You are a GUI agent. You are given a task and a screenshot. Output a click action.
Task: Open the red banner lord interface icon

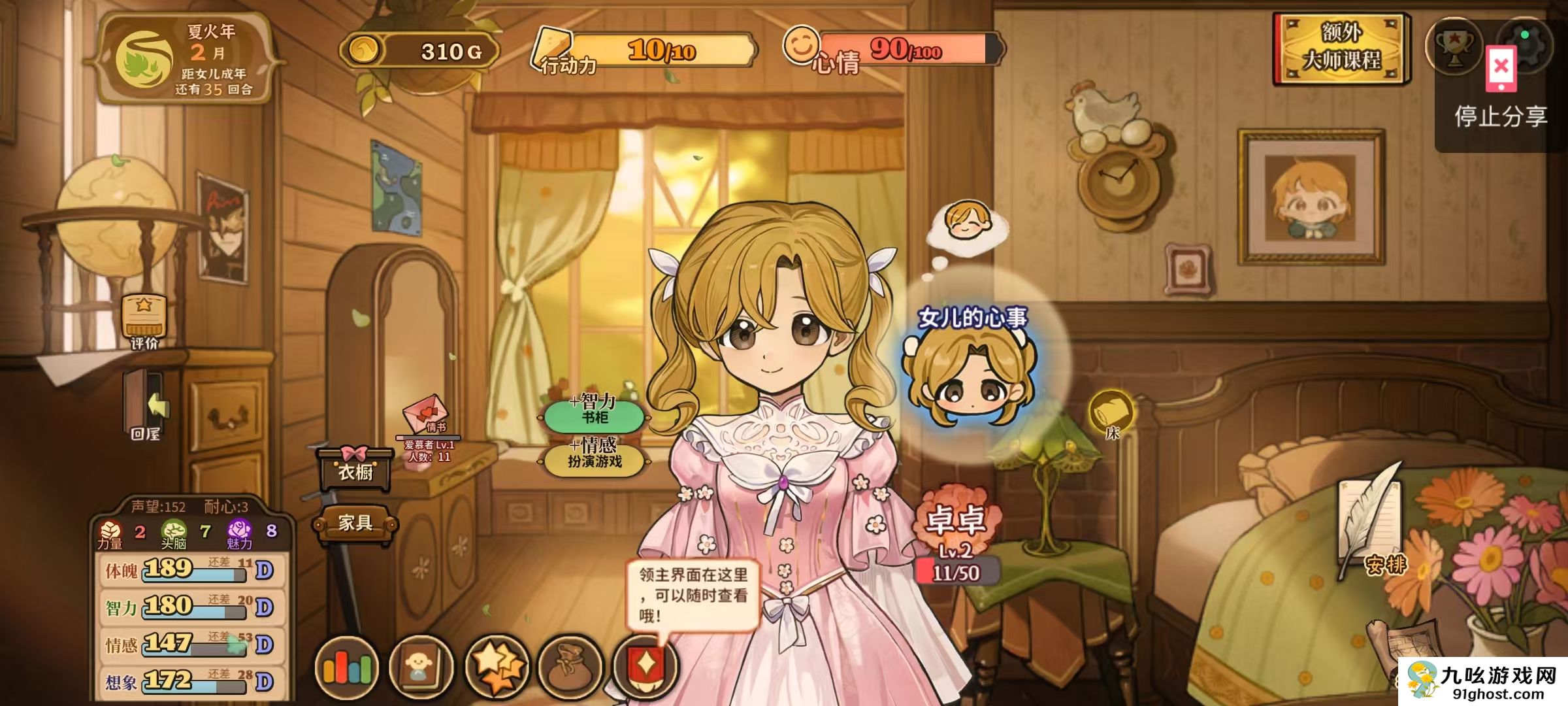[x=645, y=668]
